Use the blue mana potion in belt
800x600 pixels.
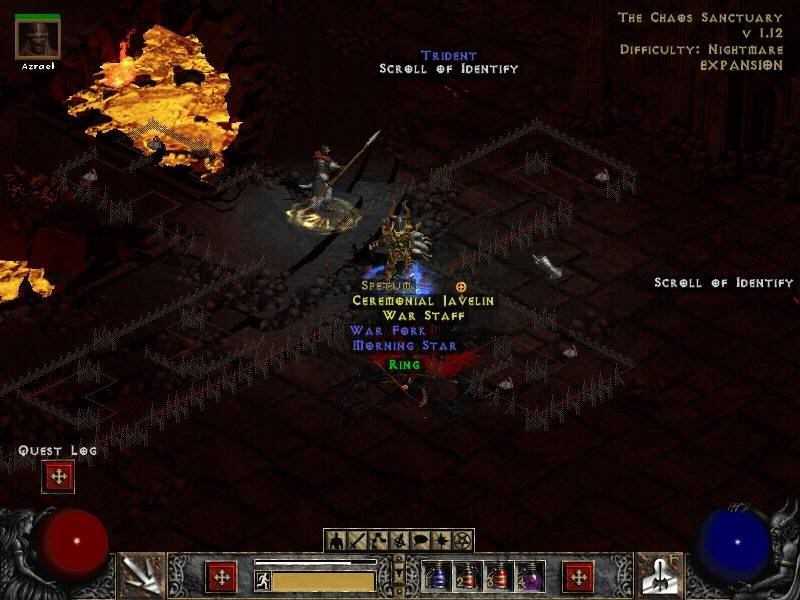click(437, 577)
